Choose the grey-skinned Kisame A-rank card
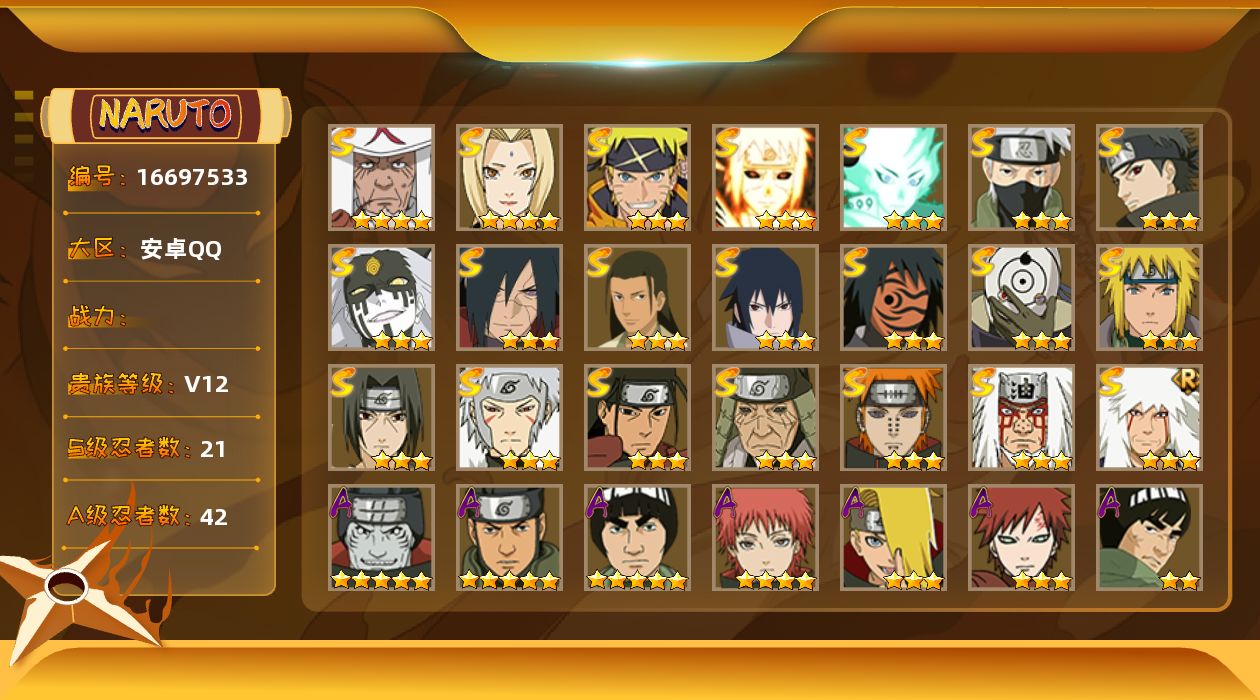1260x700 pixels. coord(381,537)
